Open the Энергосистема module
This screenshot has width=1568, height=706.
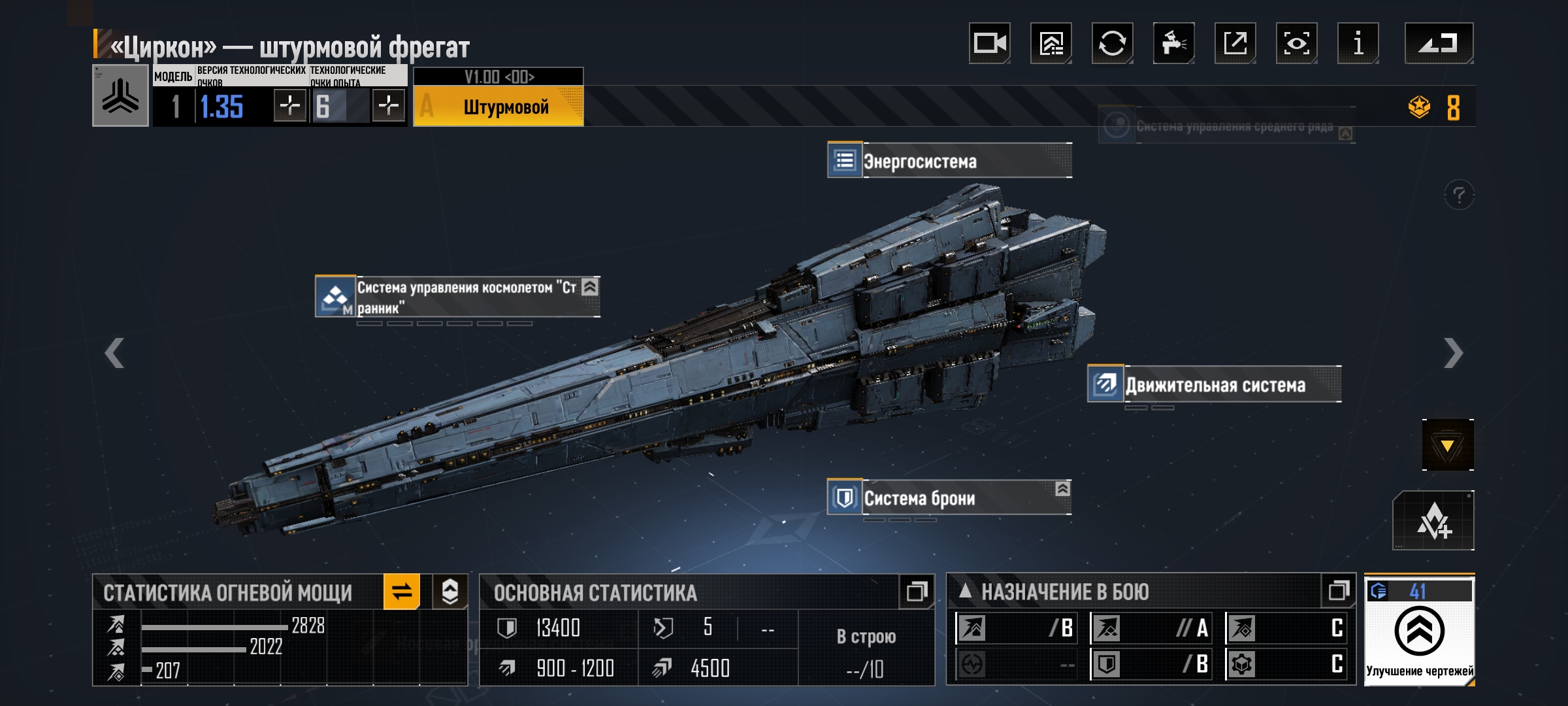click(949, 160)
